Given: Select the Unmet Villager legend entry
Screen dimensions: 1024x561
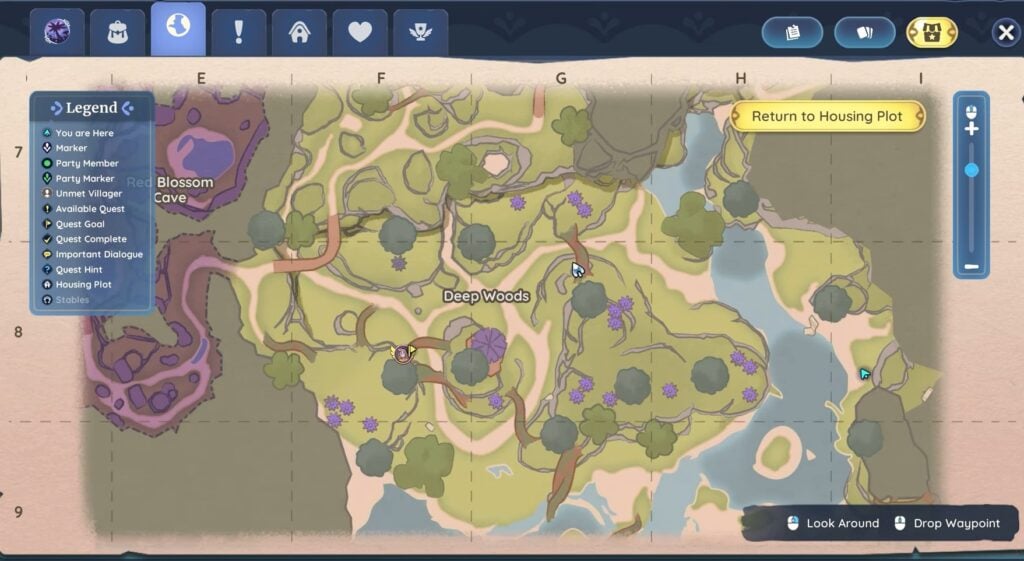Looking at the screenshot, I should click(89, 194).
